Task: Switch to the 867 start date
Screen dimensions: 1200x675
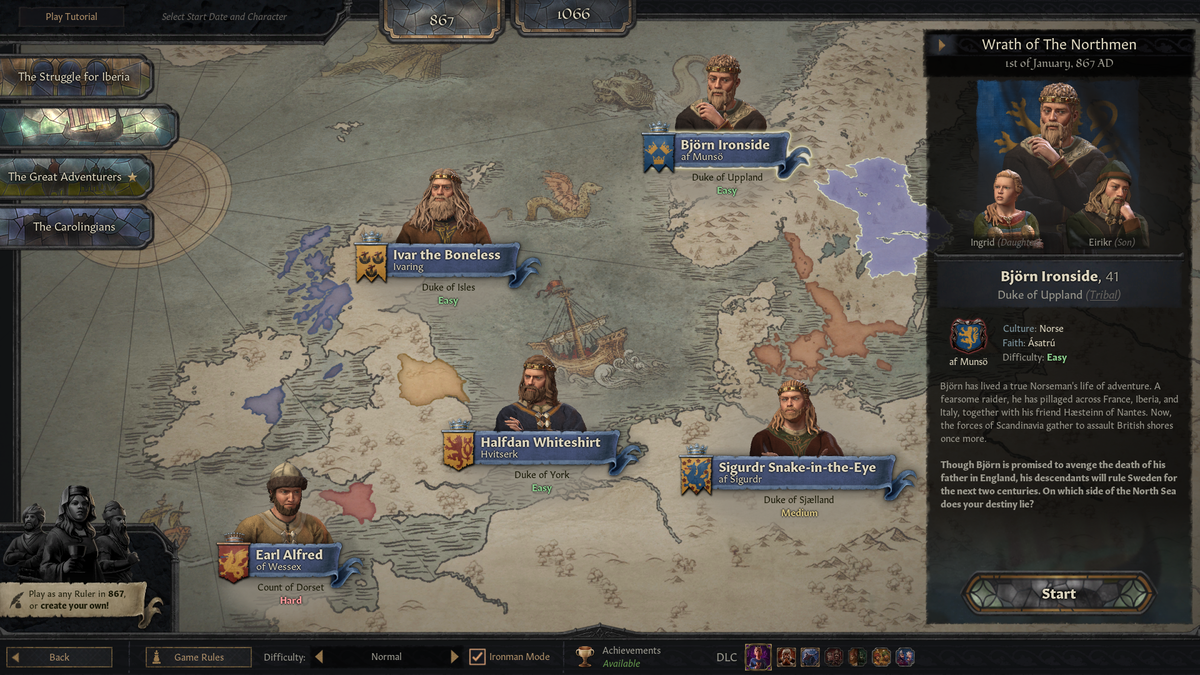Action: pos(441,17)
